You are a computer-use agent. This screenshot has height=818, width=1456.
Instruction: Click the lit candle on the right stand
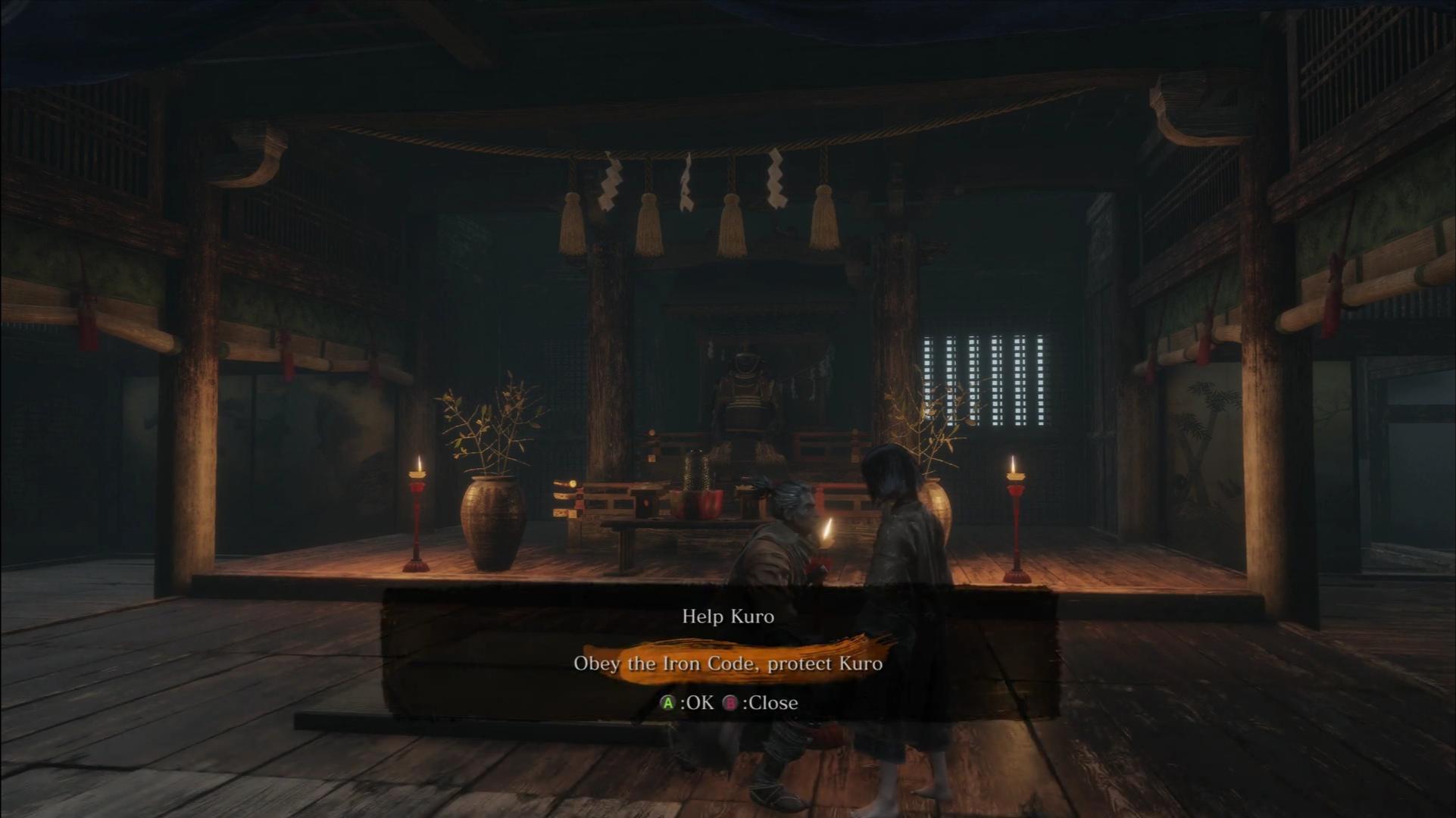1014,464
